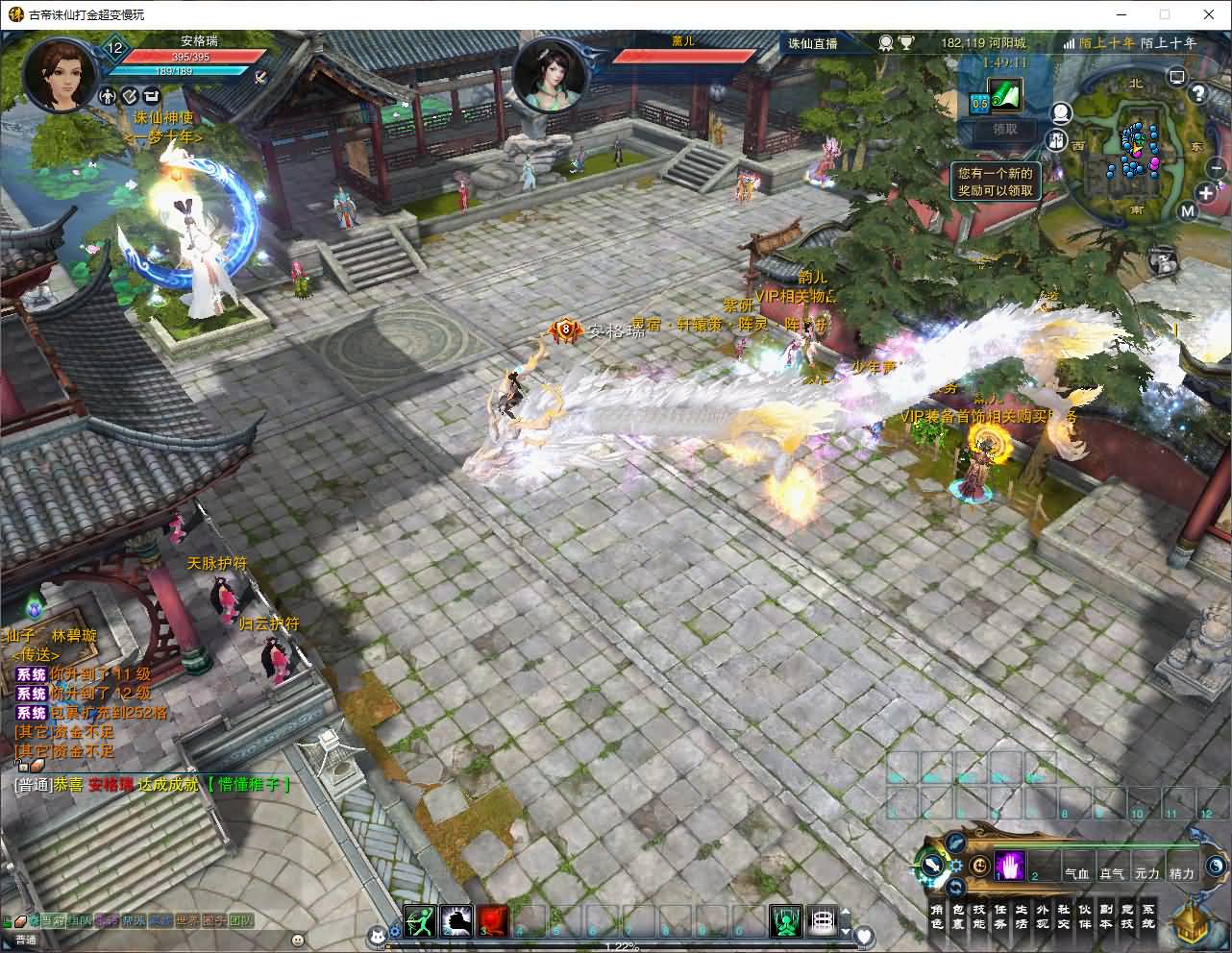Click the experience bar showing 1.22%
The width and height of the screenshot is (1232, 953).
click(623, 946)
